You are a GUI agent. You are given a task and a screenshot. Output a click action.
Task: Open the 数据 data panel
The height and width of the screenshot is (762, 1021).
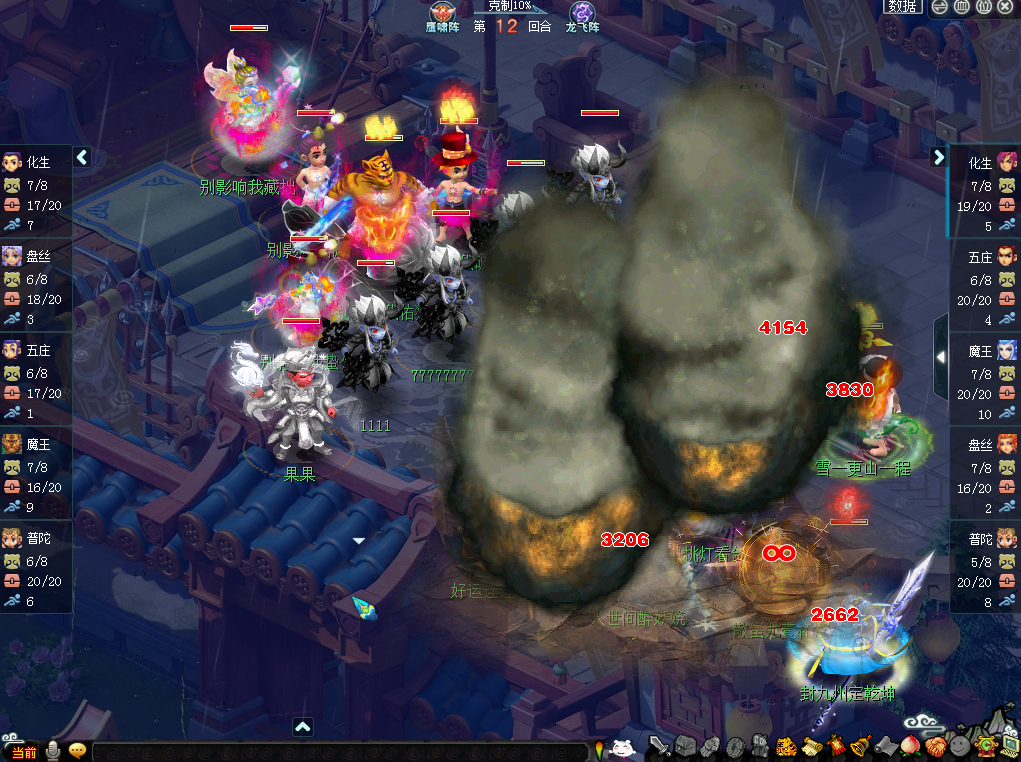(903, 6)
